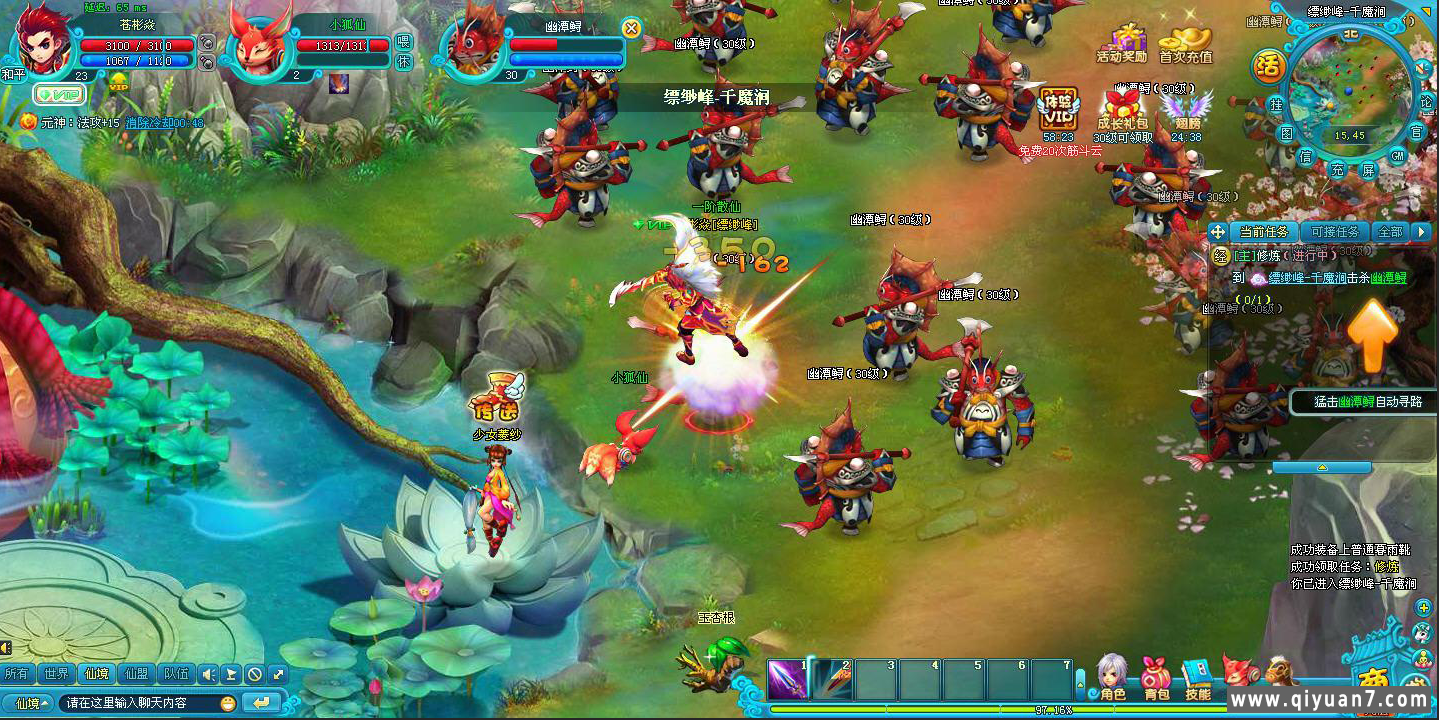Click the green VIP button under the portrait

point(59,94)
